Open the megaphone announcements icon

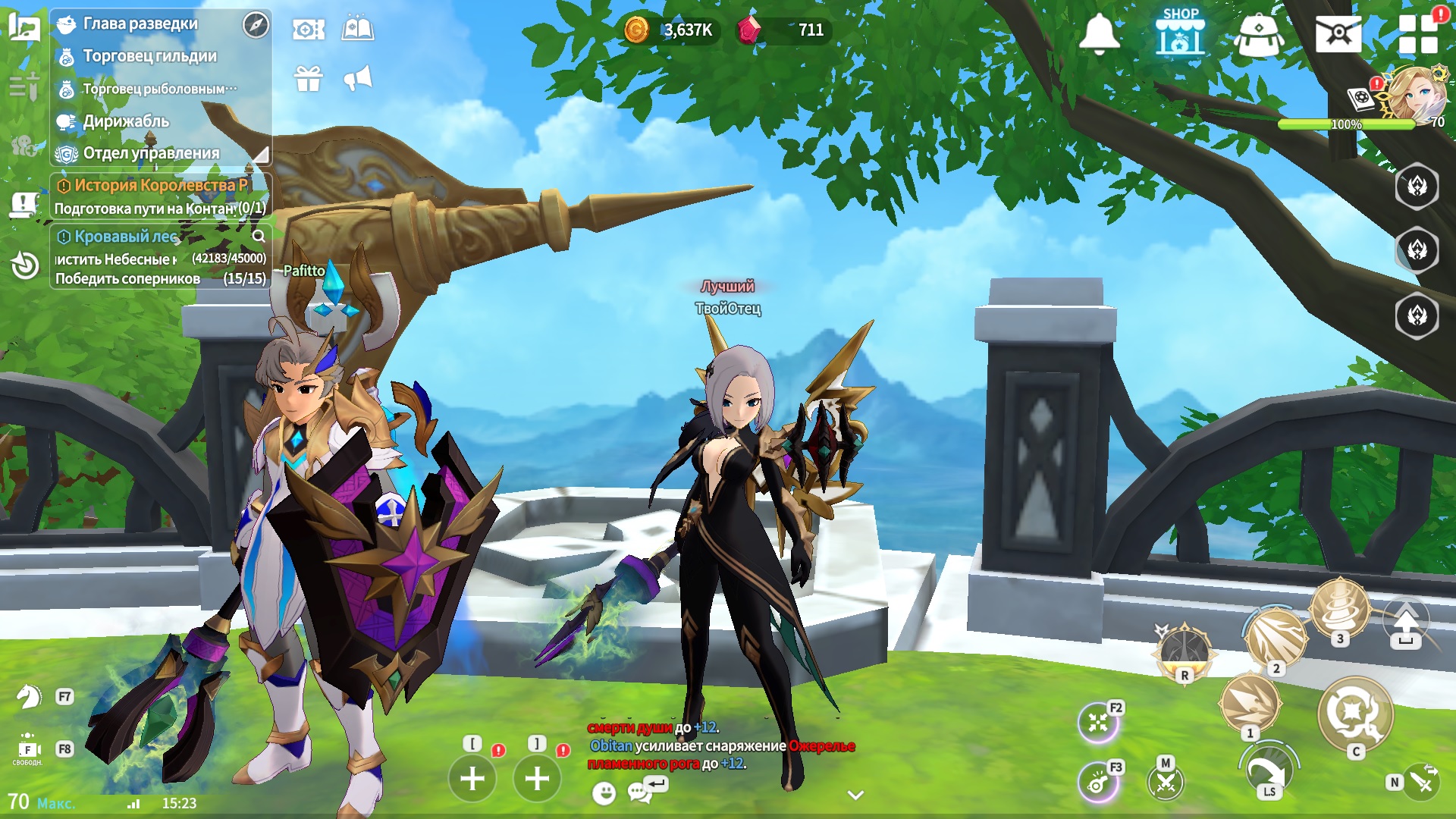coord(358,78)
